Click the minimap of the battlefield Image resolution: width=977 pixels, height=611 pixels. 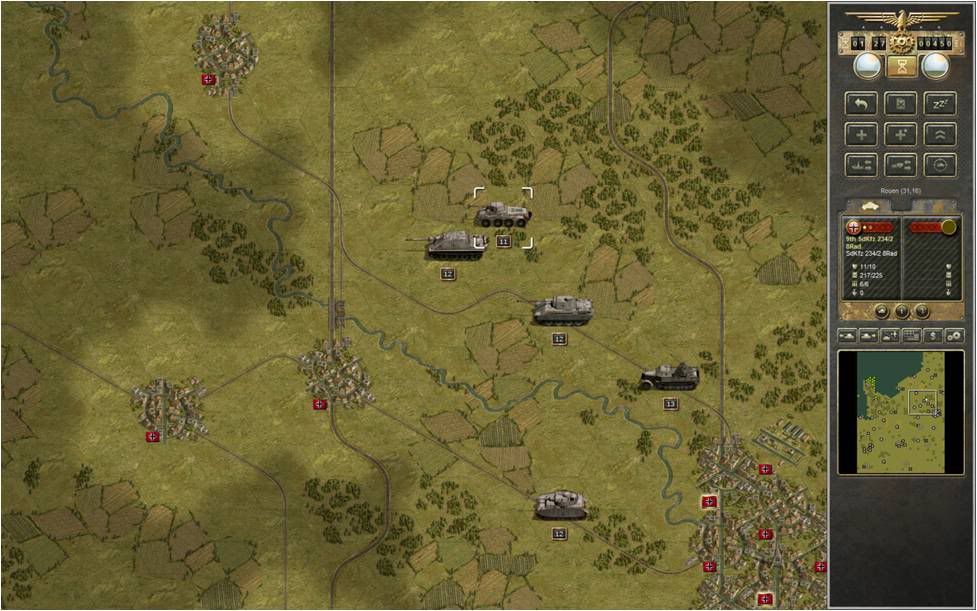coord(887,411)
